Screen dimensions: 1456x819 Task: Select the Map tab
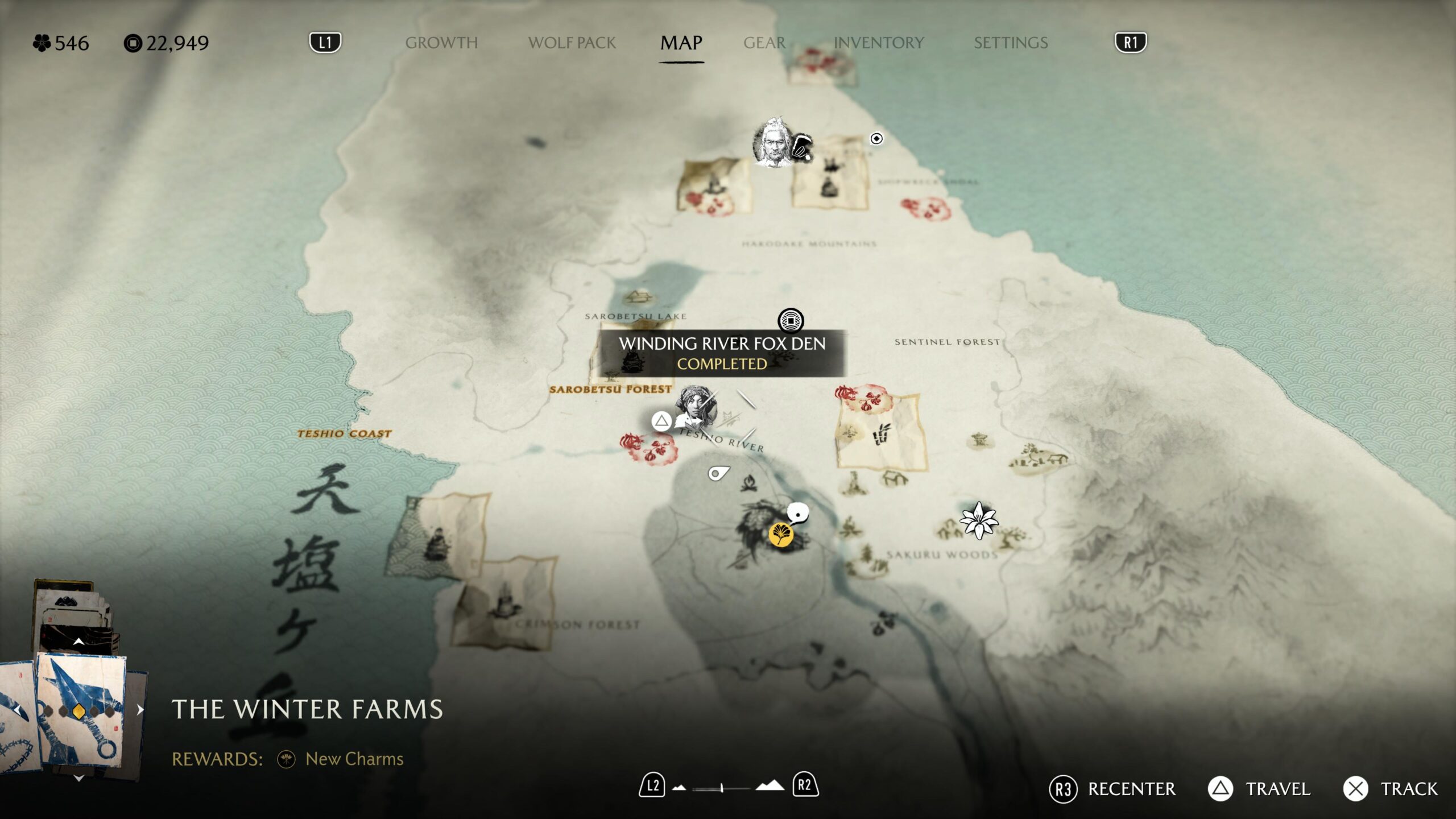pyautogui.click(x=681, y=43)
